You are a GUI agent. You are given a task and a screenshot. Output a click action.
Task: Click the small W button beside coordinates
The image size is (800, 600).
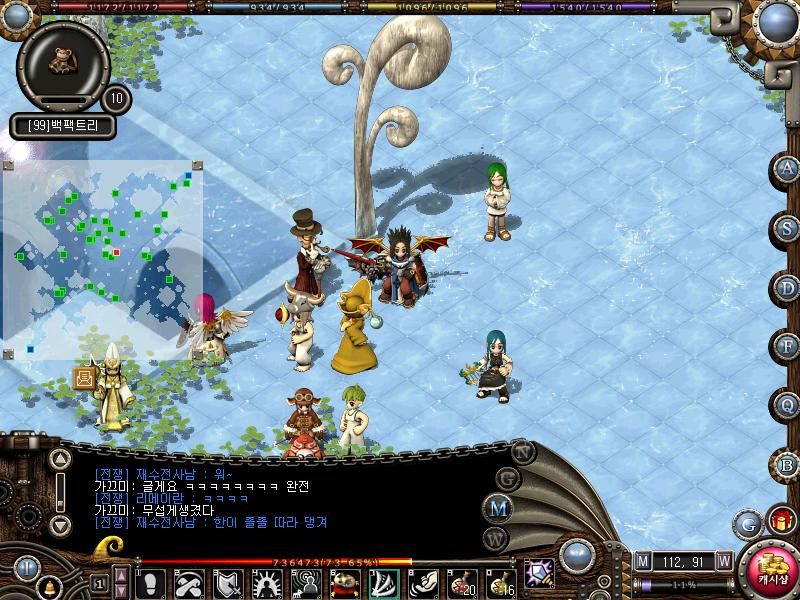(x=723, y=560)
